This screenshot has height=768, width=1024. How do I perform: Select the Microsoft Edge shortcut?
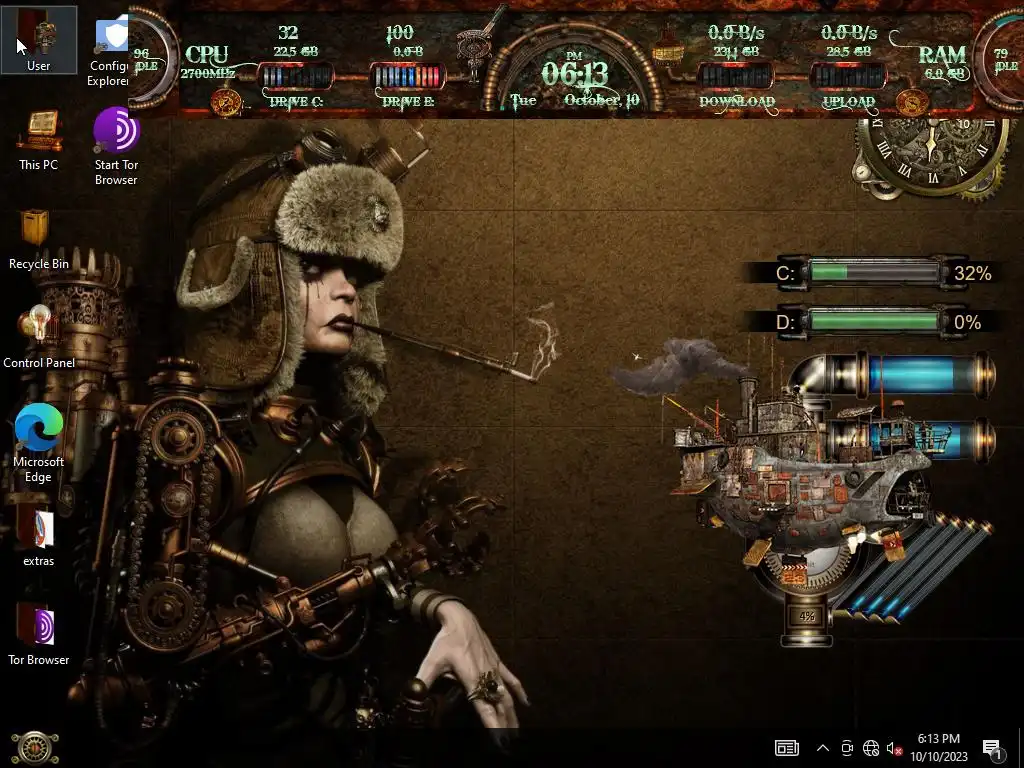point(39,430)
